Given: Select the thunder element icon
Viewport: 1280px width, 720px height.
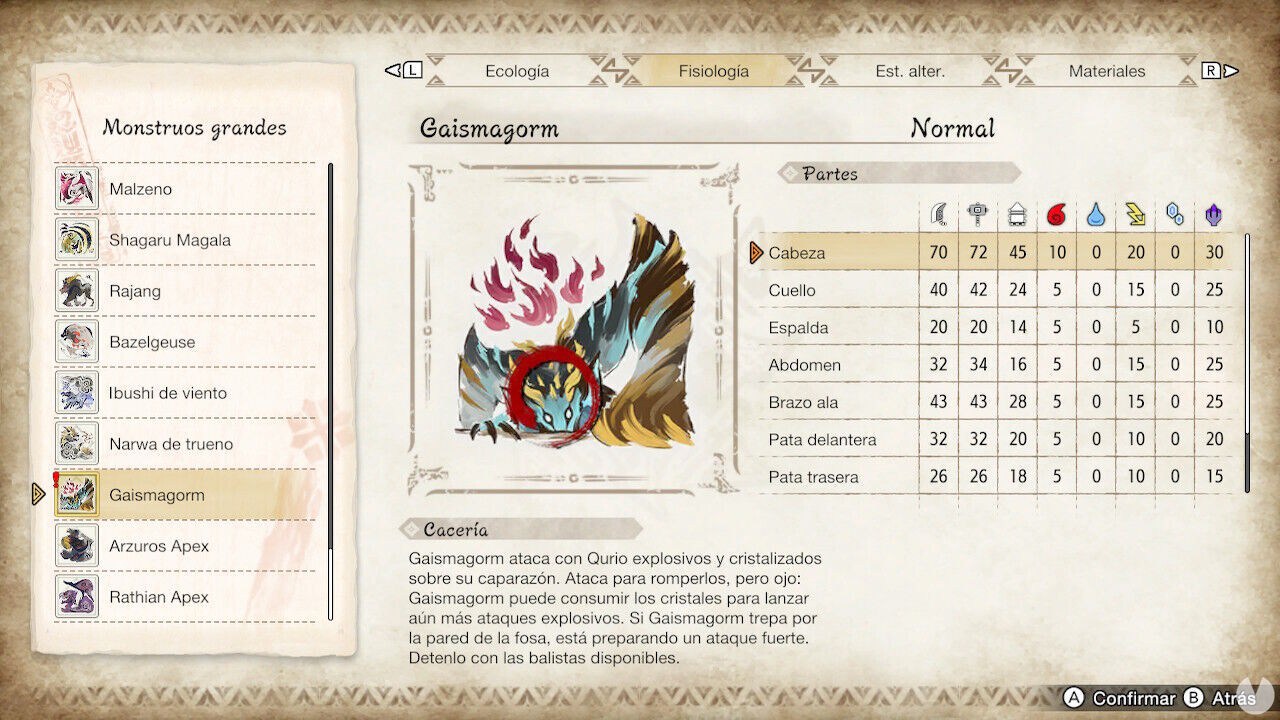Looking at the screenshot, I should [1136, 213].
